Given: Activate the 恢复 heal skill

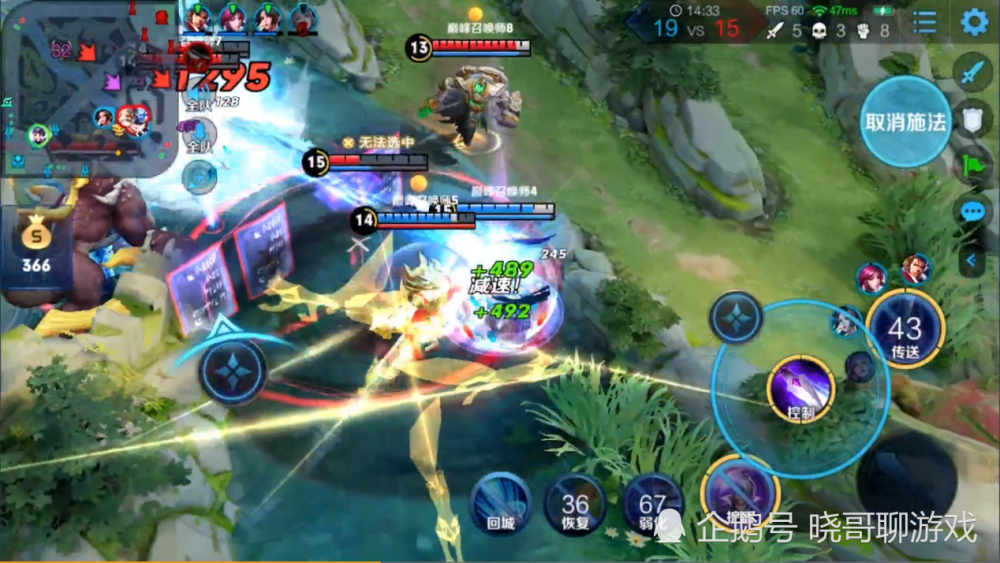Looking at the screenshot, I should pyautogui.click(x=575, y=504).
